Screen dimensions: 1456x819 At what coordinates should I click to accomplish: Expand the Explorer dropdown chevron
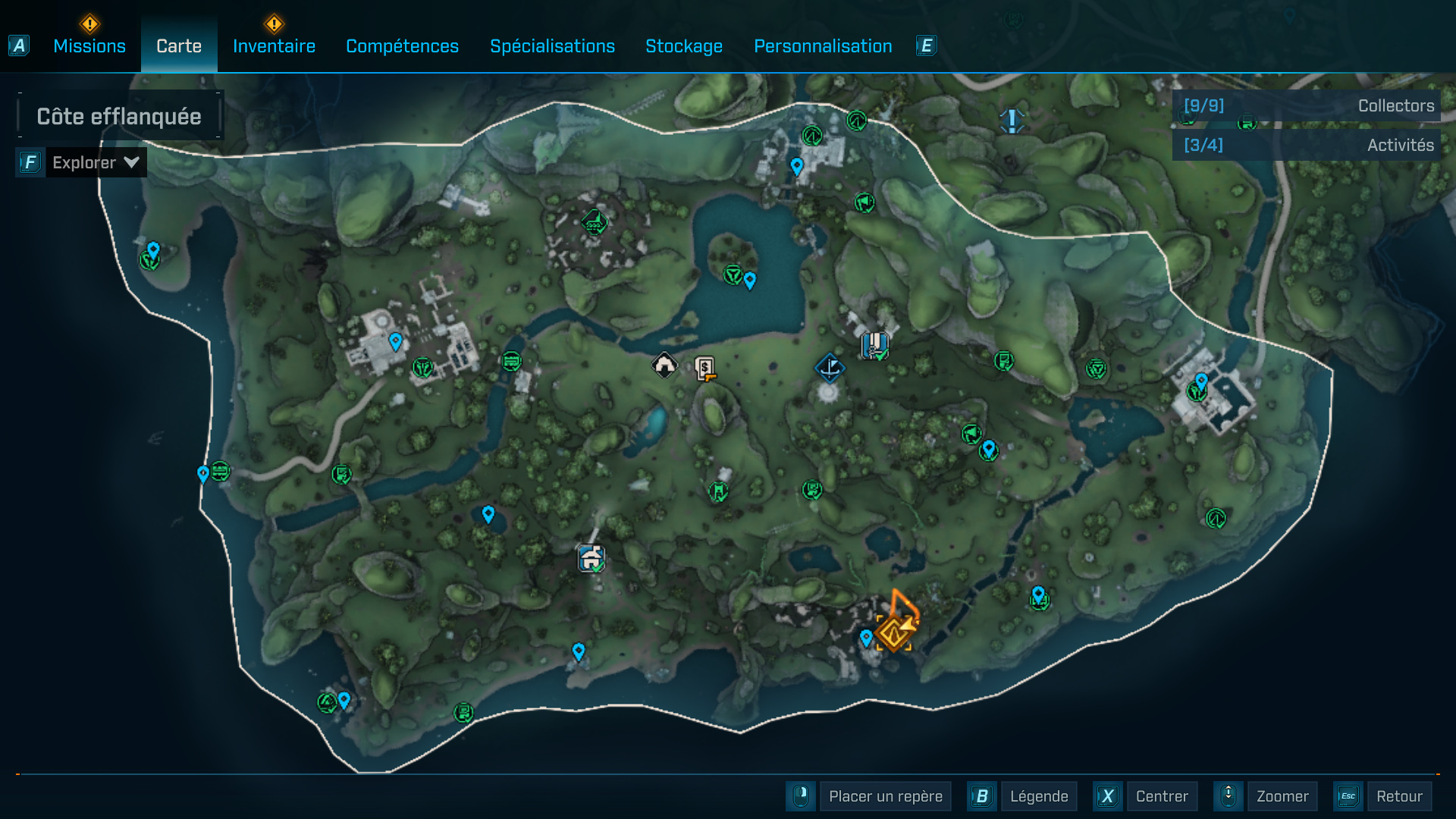coord(130,162)
